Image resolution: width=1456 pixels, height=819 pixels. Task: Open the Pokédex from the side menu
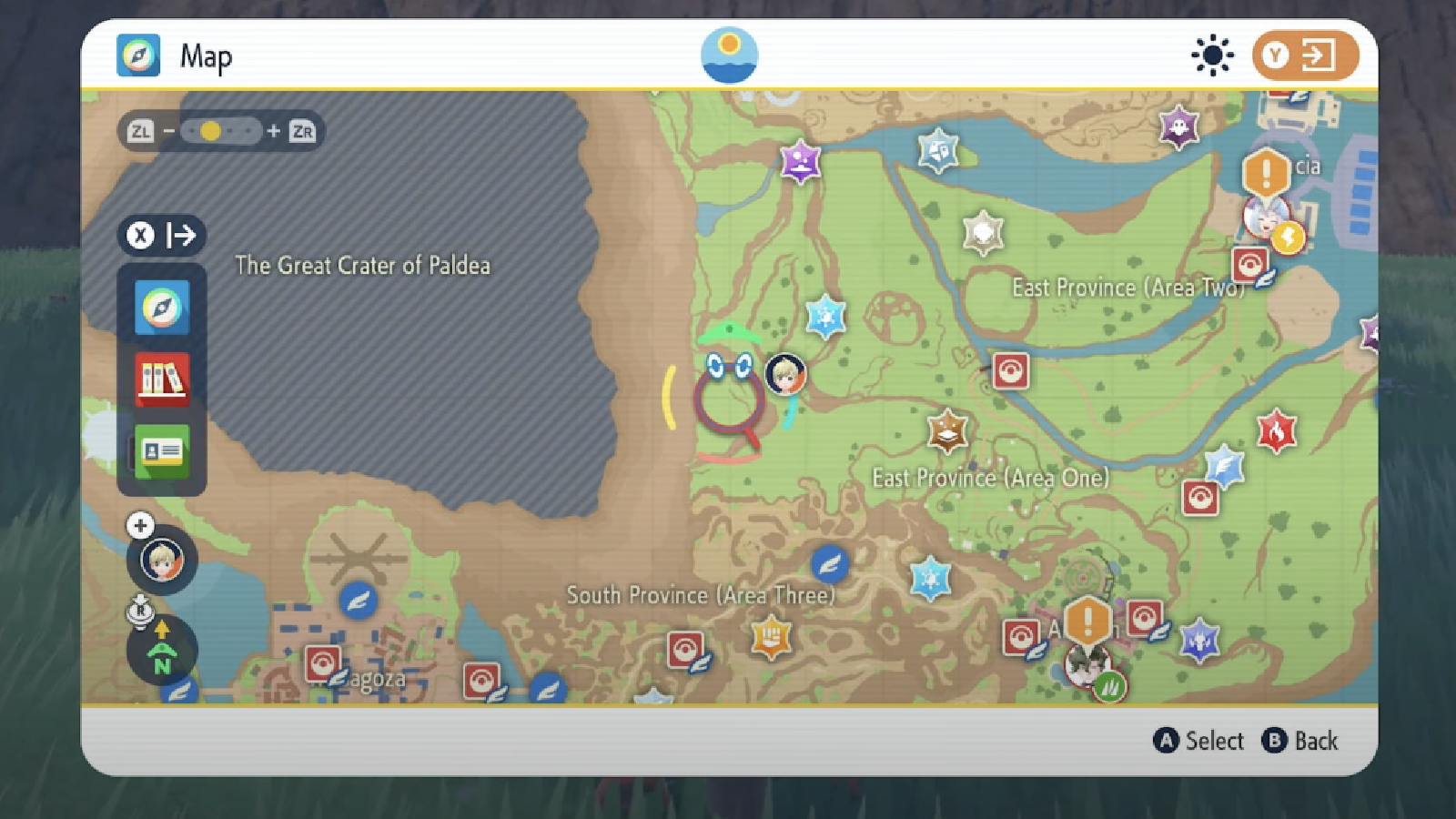pyautogui.click(x=162, y=378)
